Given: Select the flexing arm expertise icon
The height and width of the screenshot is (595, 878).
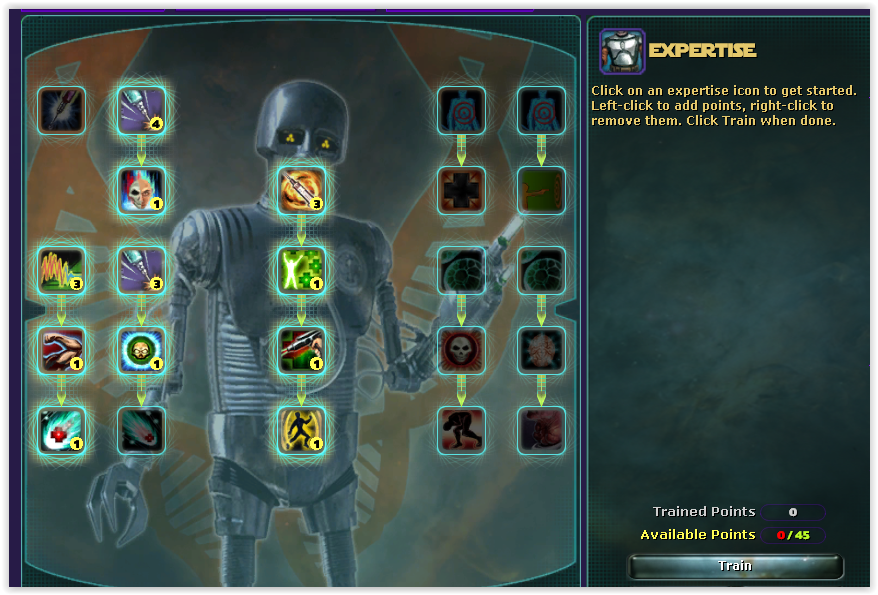Looking at the screenshot, I should 61,350.
